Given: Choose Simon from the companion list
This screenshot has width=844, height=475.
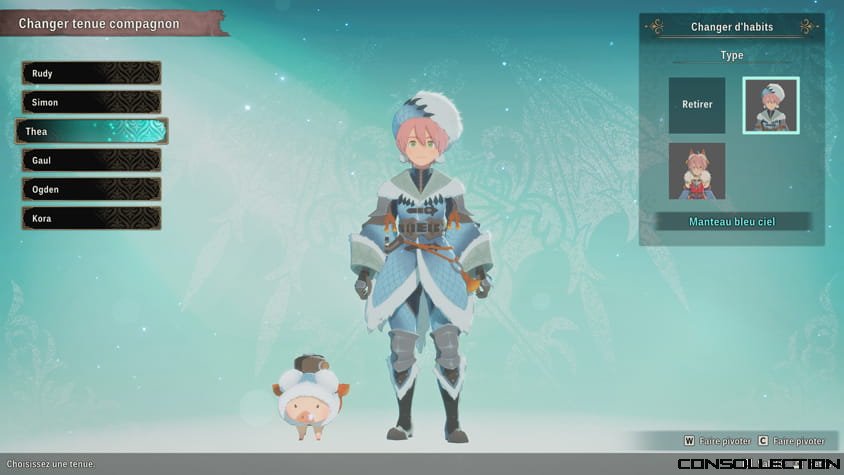Looking at the screenshot, I should click(91, 102).
